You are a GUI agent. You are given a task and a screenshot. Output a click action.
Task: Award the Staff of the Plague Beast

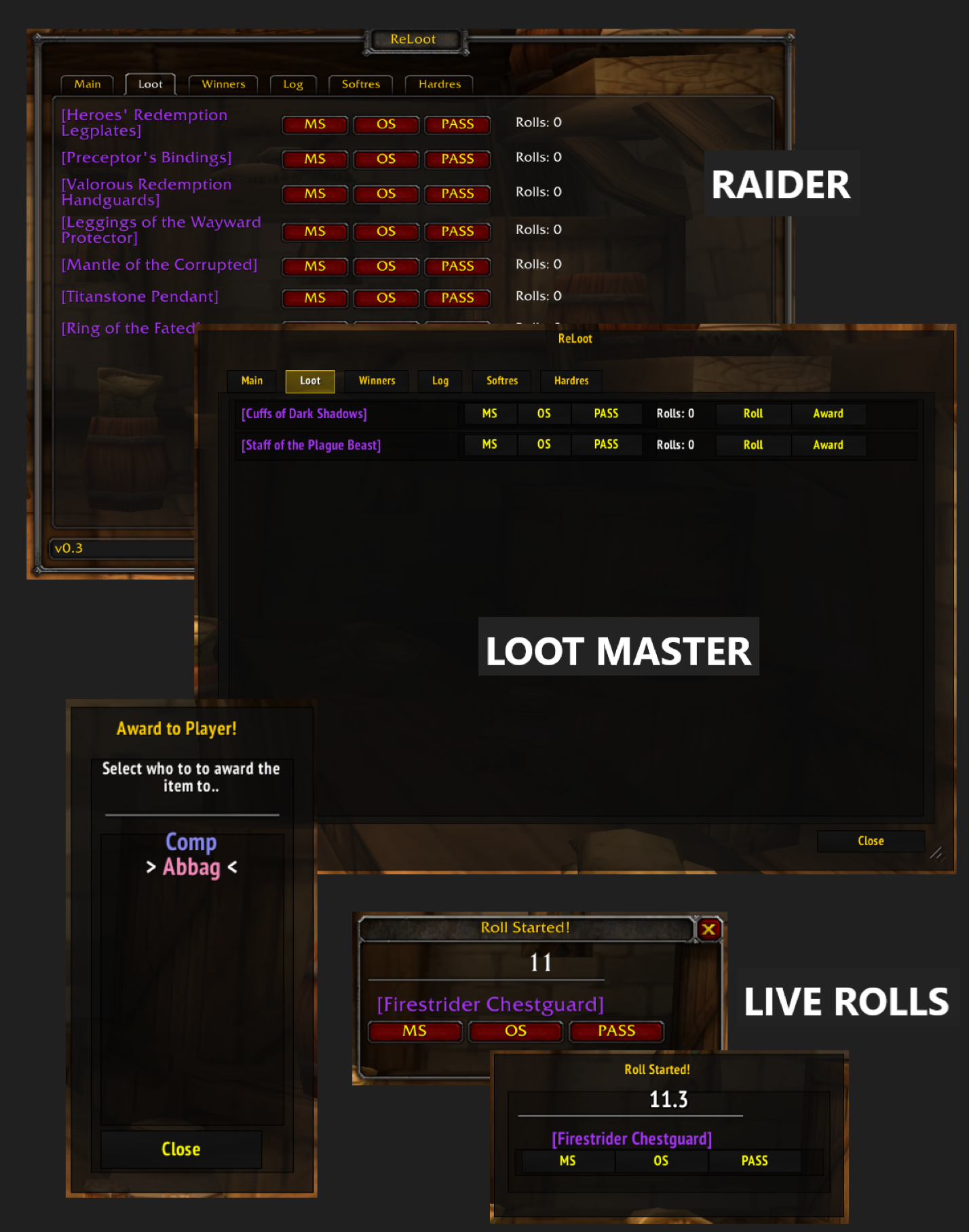click(828, 445)
